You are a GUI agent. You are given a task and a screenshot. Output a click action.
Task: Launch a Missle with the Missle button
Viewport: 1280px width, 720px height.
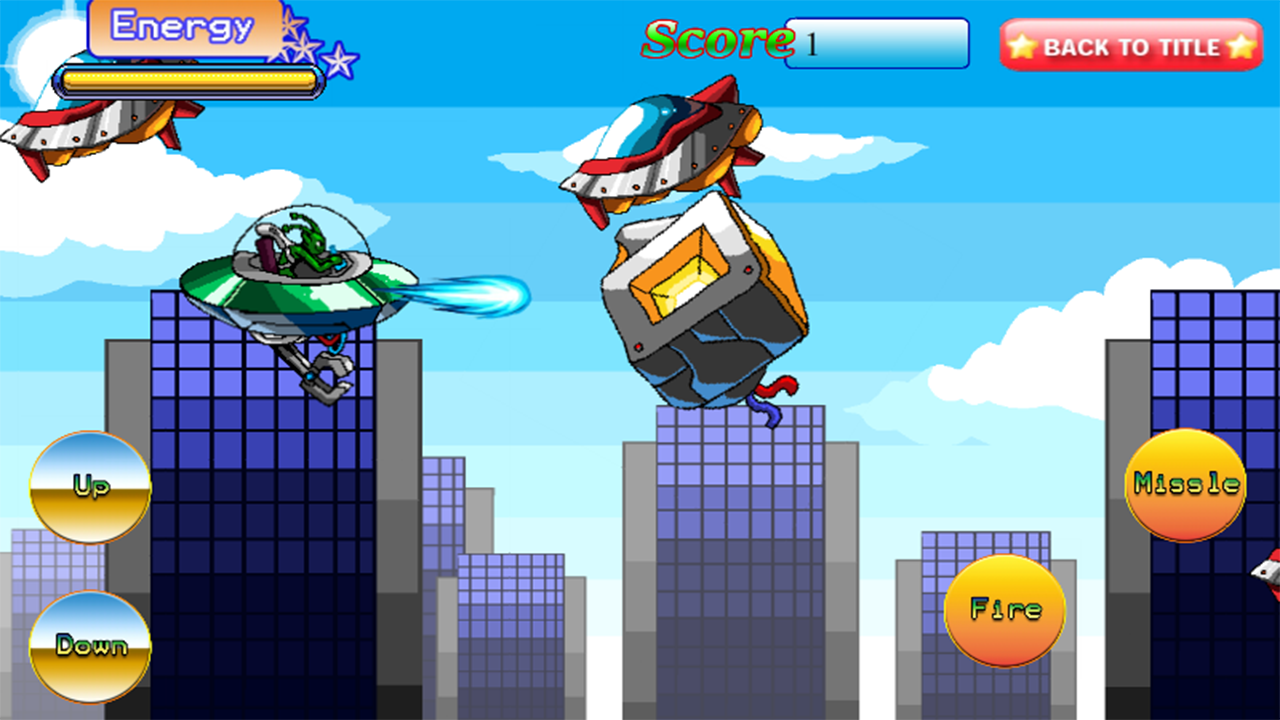(x=1184, y=485)
